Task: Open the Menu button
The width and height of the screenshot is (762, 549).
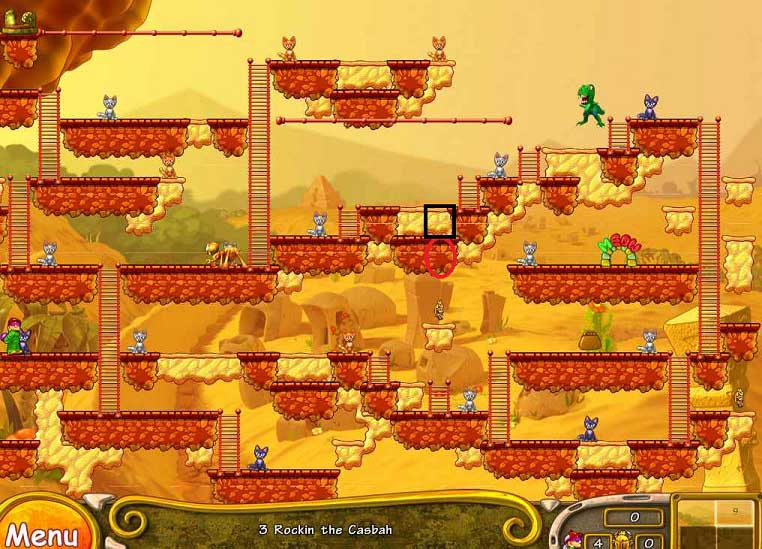Action: pyautogui.click(x=40, y=532)
